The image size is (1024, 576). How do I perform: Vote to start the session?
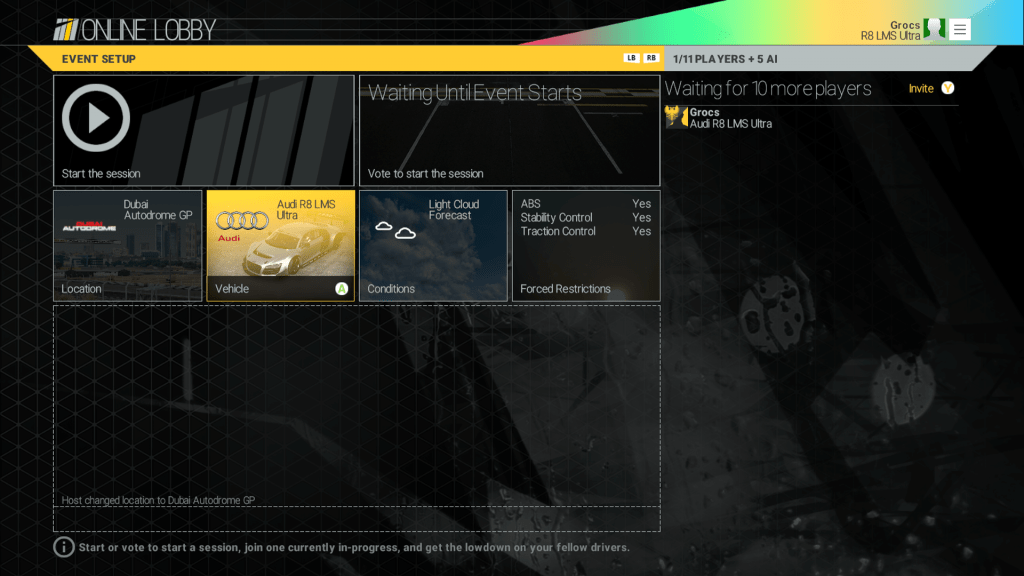(x=509, y=130)
